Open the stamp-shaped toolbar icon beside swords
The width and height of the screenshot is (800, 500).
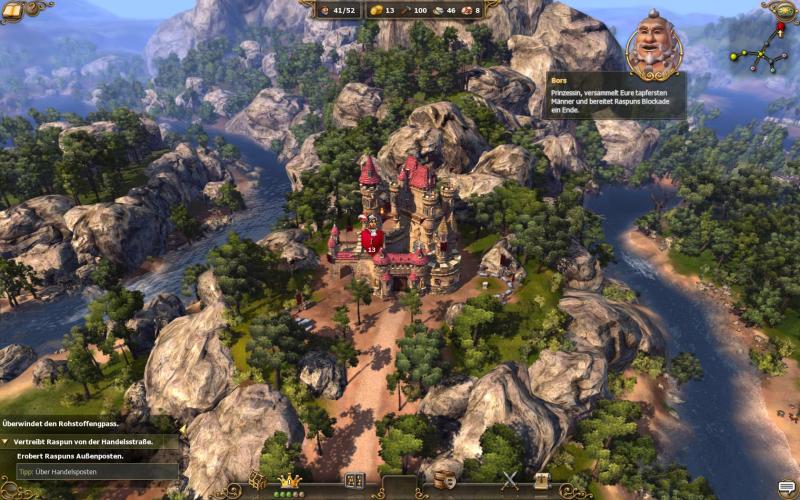(x=541, y=481)
